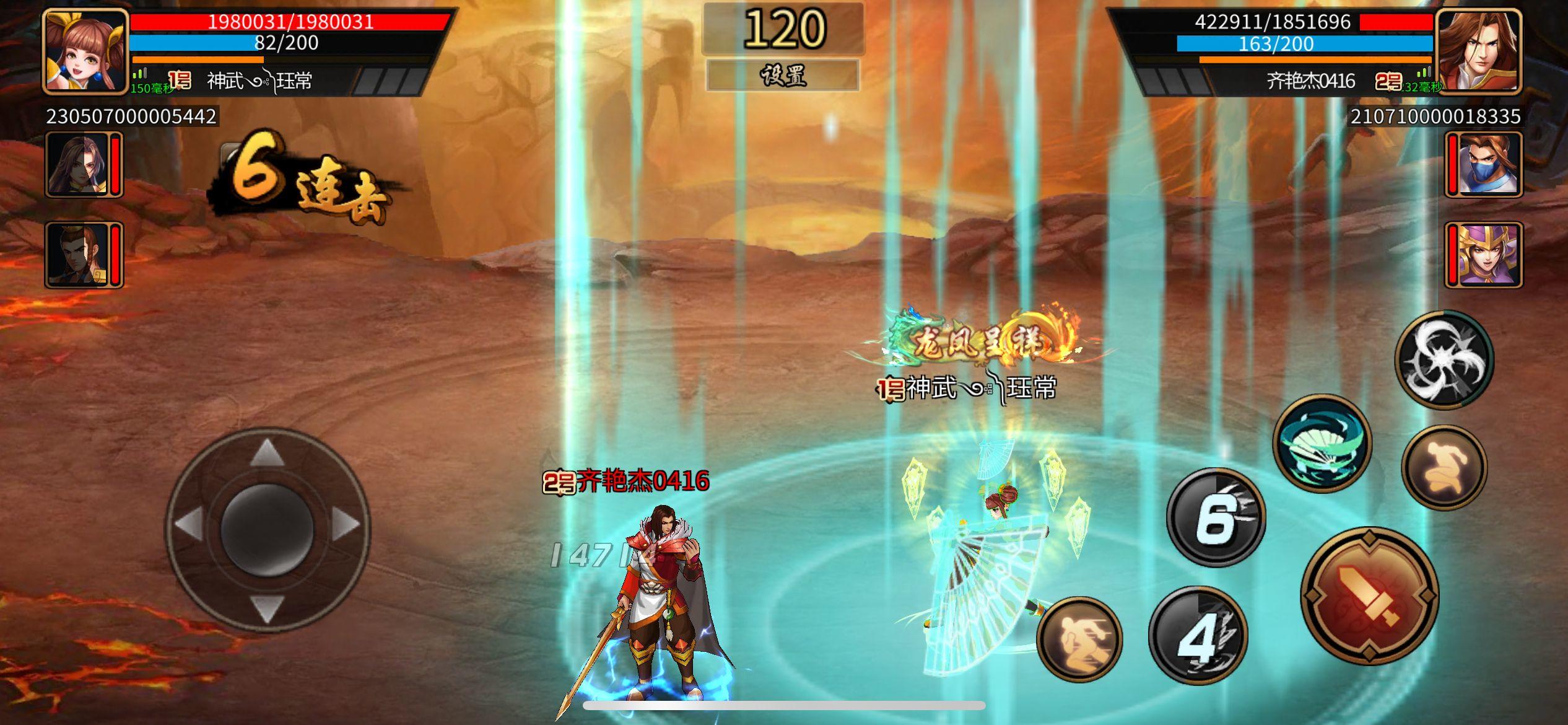The height and width of the screenshot is (725, 1568).
Task: Tap the 120 countdown timer
Action: pyautogui.click(x=784, y=28)
